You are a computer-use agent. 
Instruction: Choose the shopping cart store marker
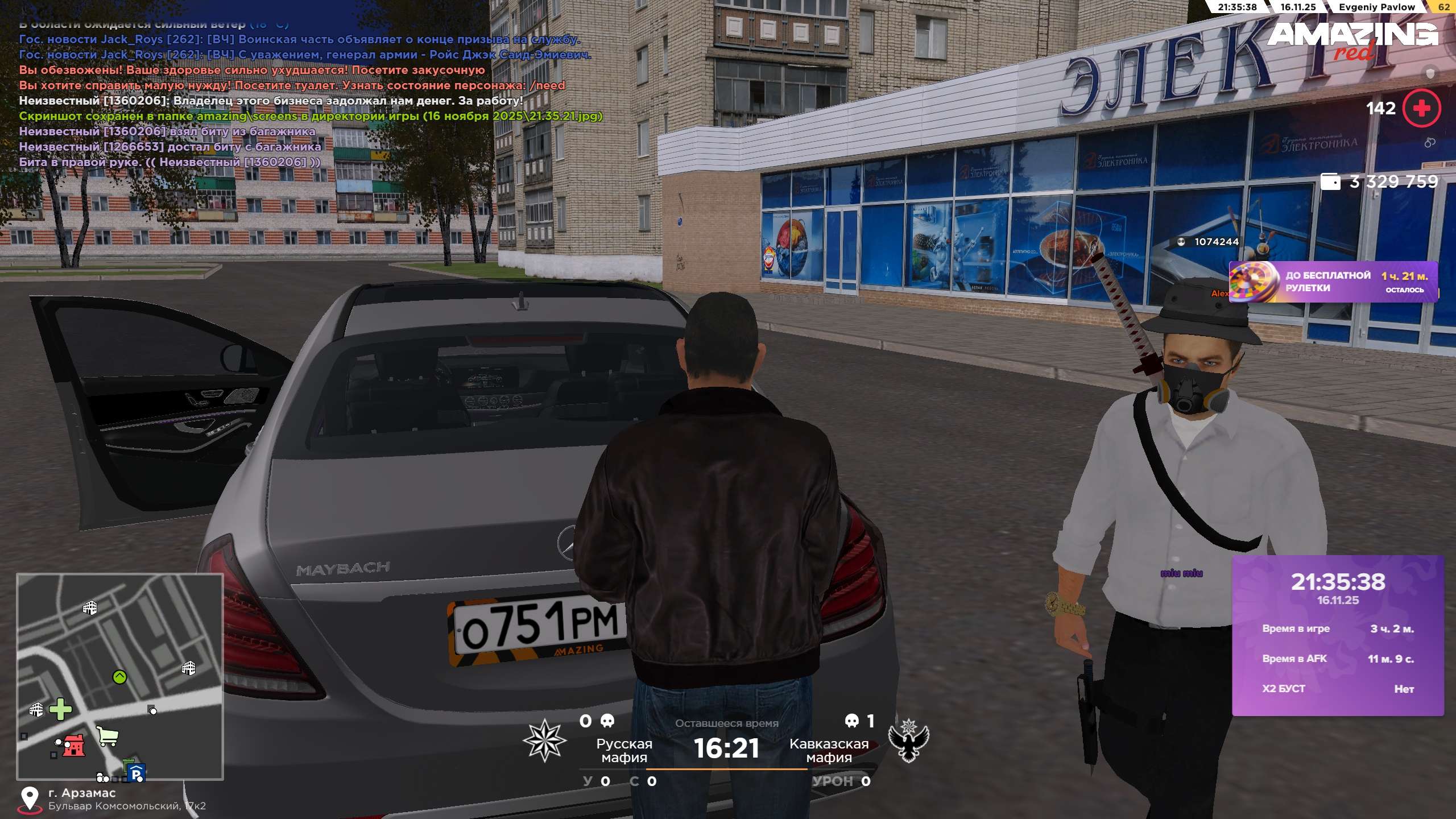point(107,737)
